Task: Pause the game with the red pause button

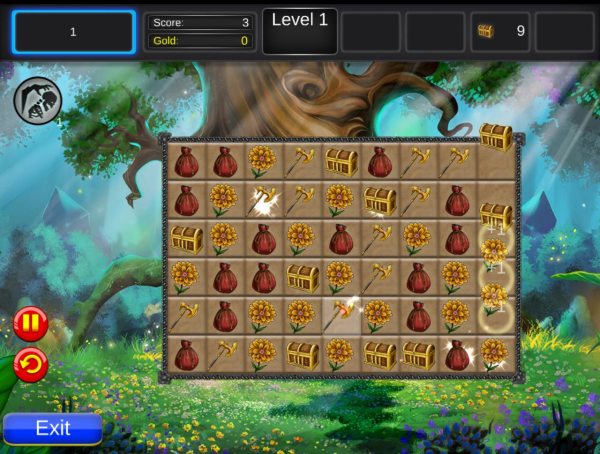Action: pos(30,324)
